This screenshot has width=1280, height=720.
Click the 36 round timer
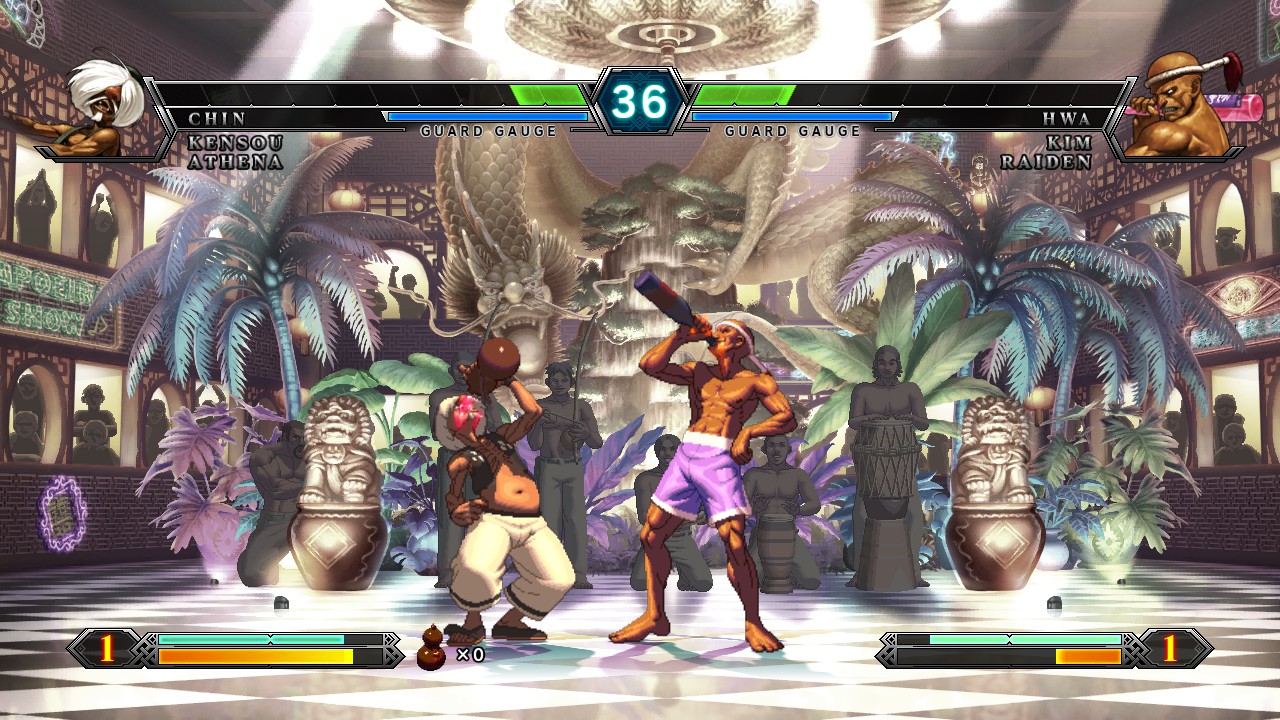click(x=640, y=100)
